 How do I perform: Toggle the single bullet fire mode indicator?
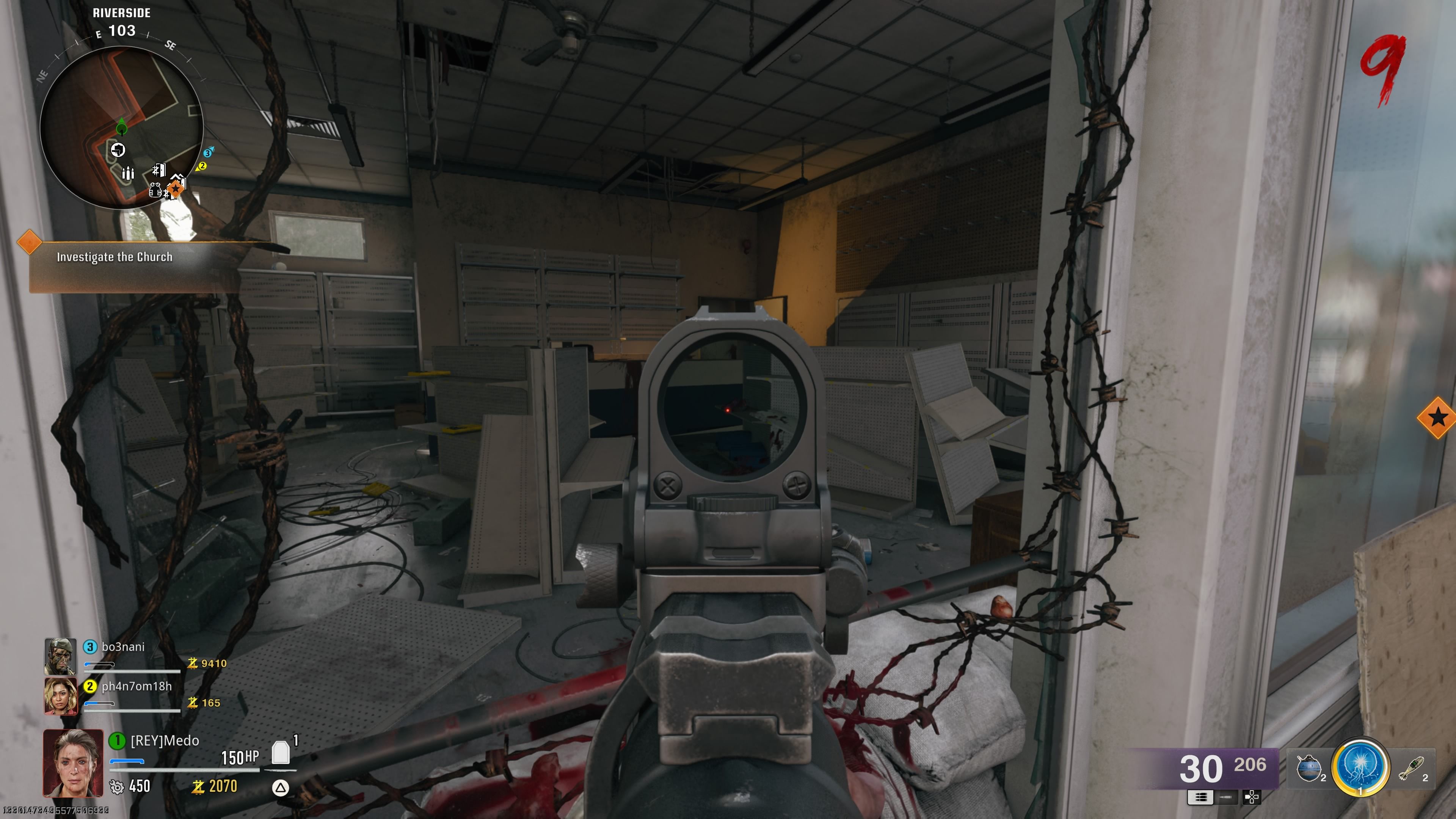pos(1225,798)
